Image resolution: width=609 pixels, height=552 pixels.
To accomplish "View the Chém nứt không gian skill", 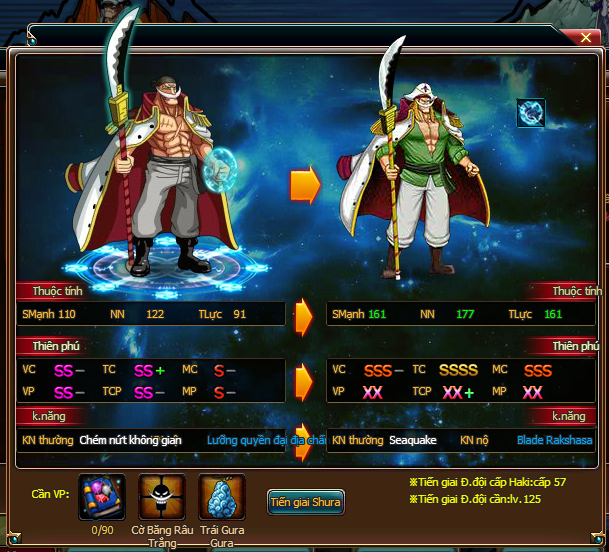I will coord(130,439).
